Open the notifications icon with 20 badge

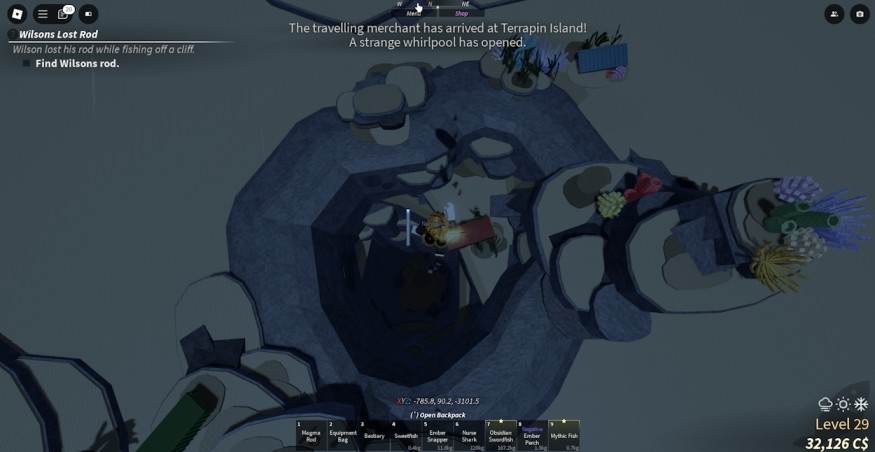(x=65, y=14)
